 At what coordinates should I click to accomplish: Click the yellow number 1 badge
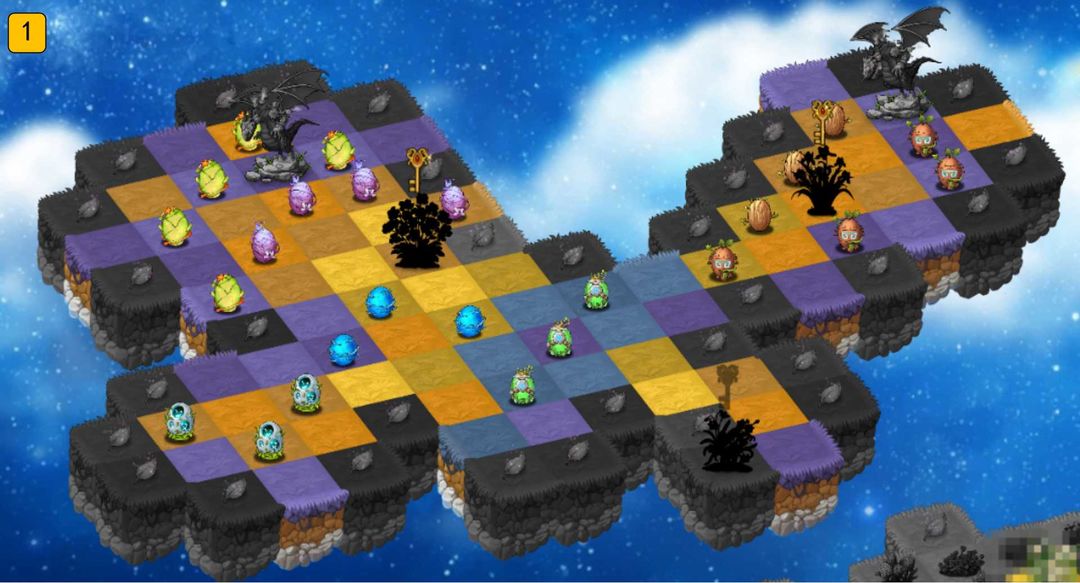[x=27, y=33]
